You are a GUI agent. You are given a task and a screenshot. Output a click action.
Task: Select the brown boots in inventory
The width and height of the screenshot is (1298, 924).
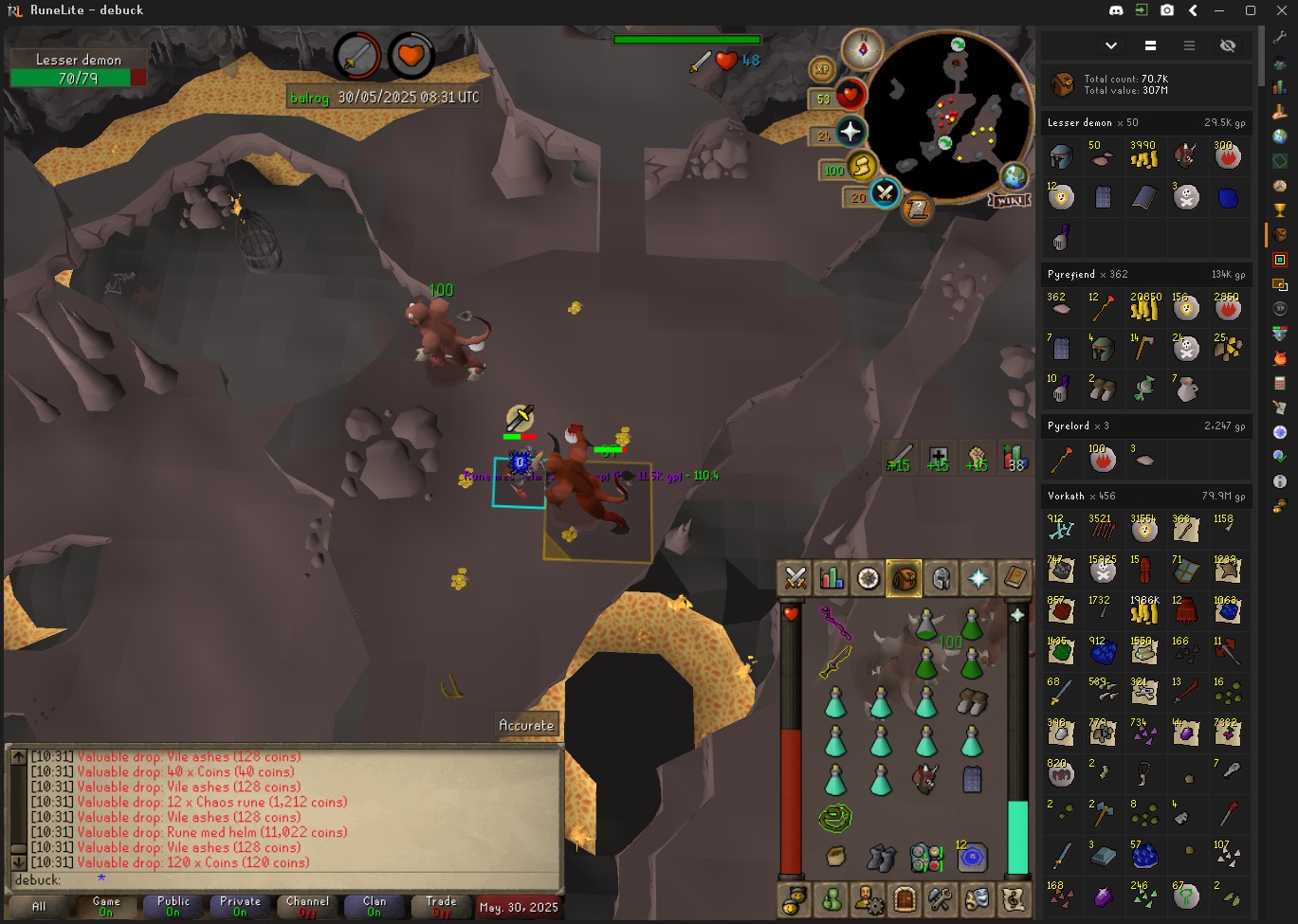(x=971, y=701)
